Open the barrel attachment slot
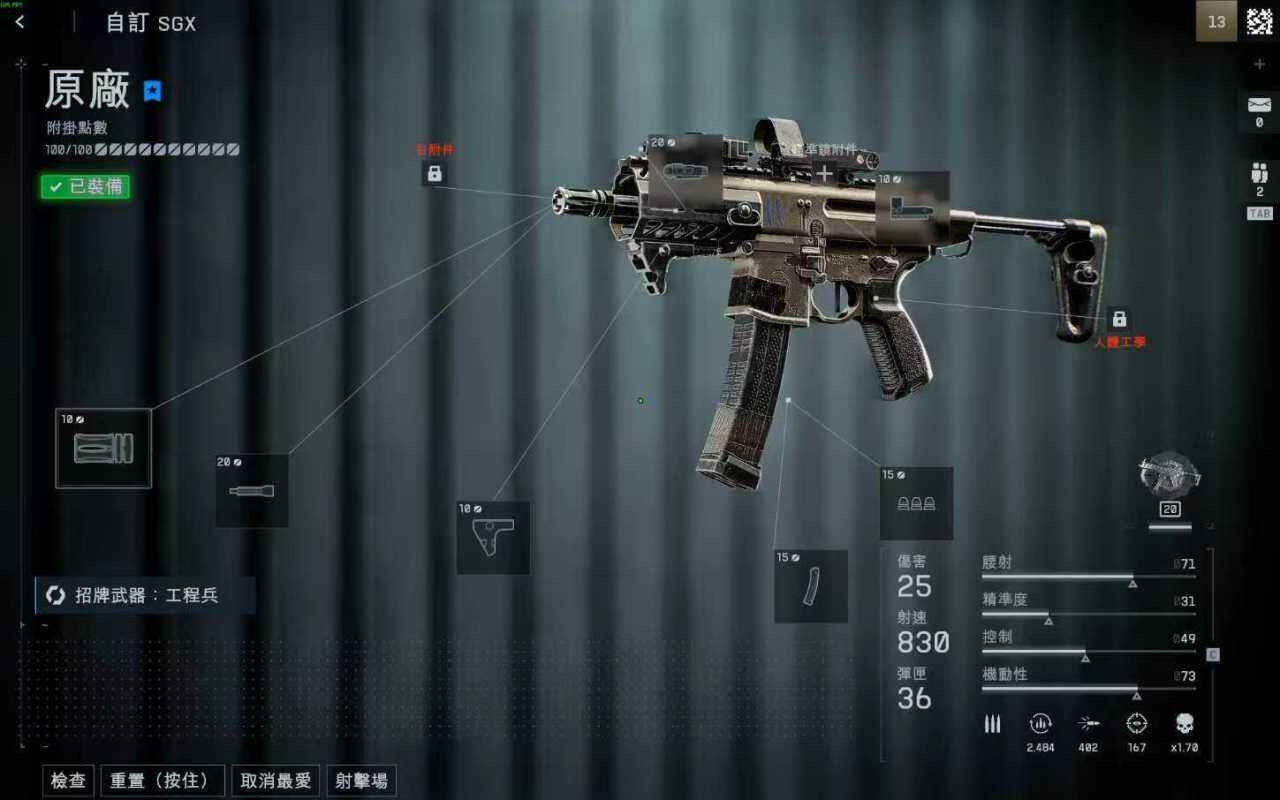1280x800 pixels. click(252, 491)
